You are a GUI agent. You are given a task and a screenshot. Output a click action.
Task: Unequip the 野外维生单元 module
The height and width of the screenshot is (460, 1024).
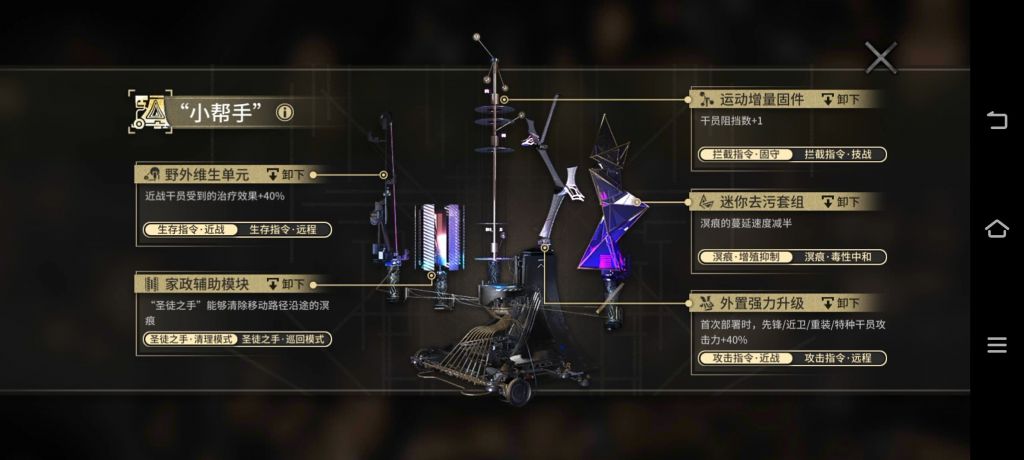(287, 174)
